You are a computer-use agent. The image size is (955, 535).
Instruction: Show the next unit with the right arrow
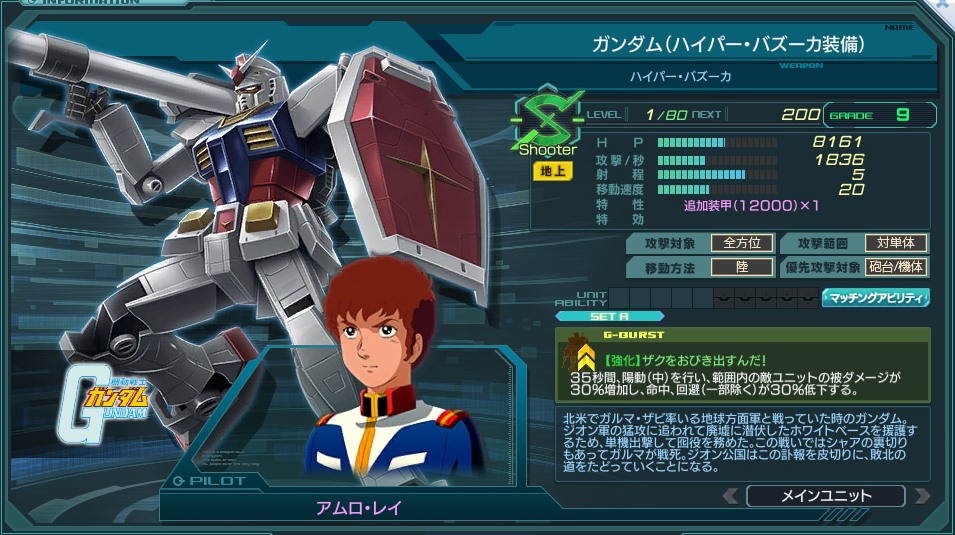(921, 496)
